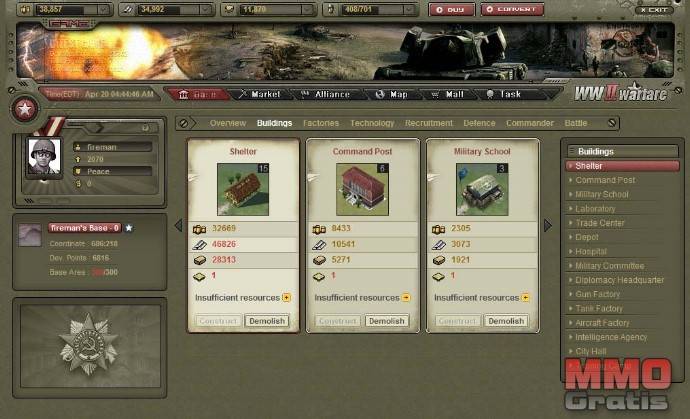690x419 pixels.
Task: Open the Defence tab
Action: coord(479,123)
